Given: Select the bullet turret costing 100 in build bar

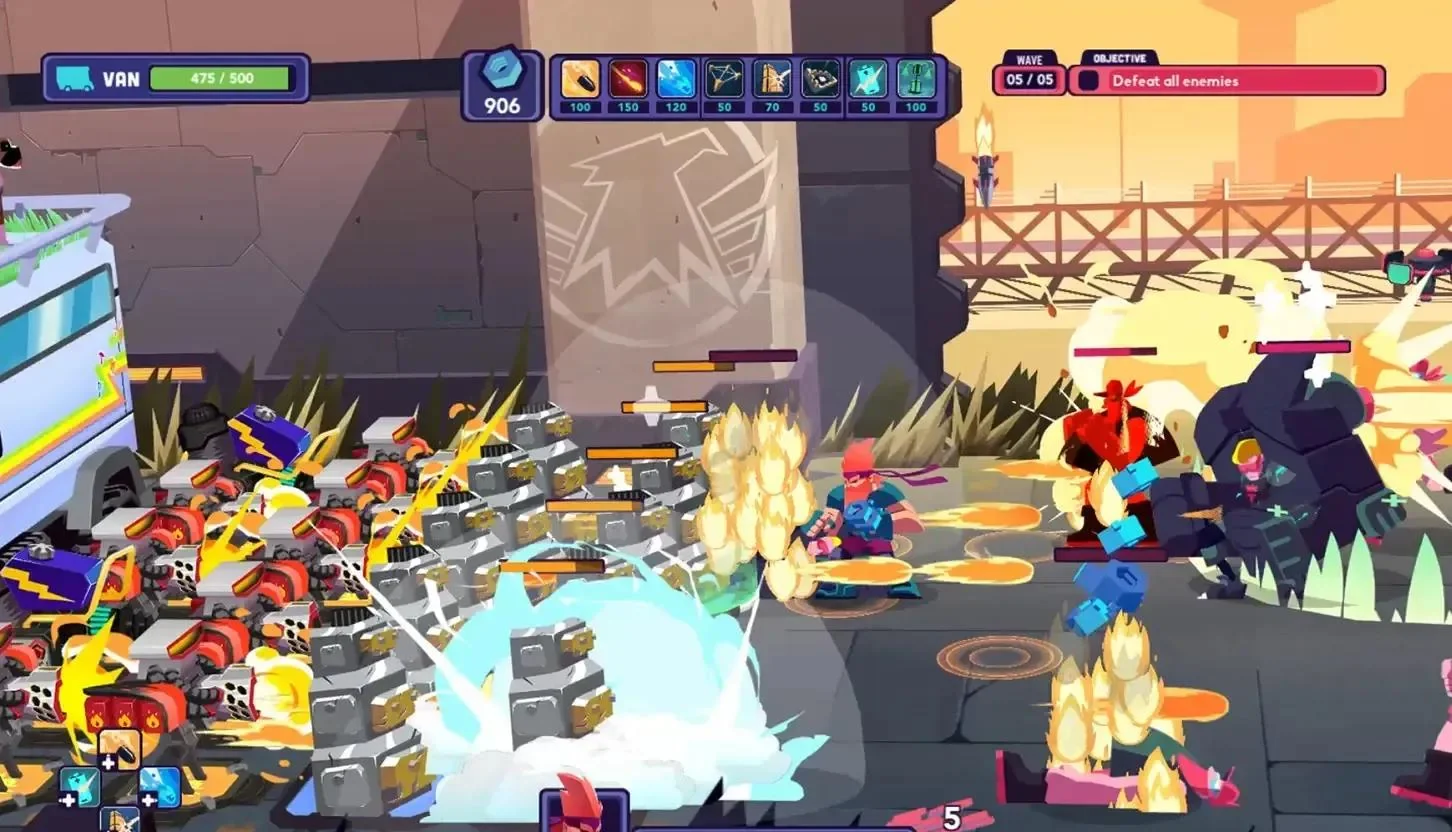Looking at the screenshot, I should pos(580,80).
